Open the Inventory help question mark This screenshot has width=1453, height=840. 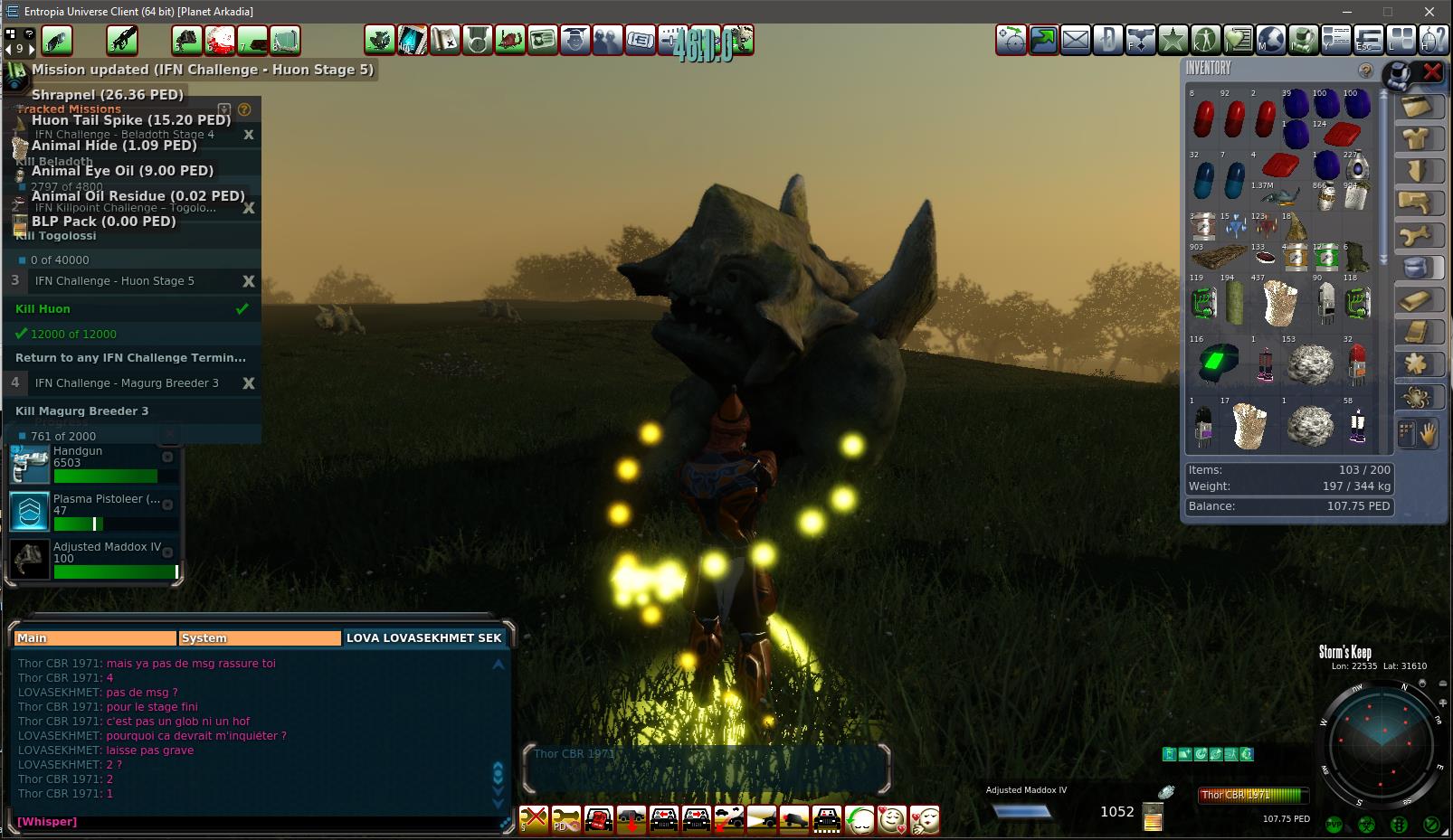tap(1365, 71)
